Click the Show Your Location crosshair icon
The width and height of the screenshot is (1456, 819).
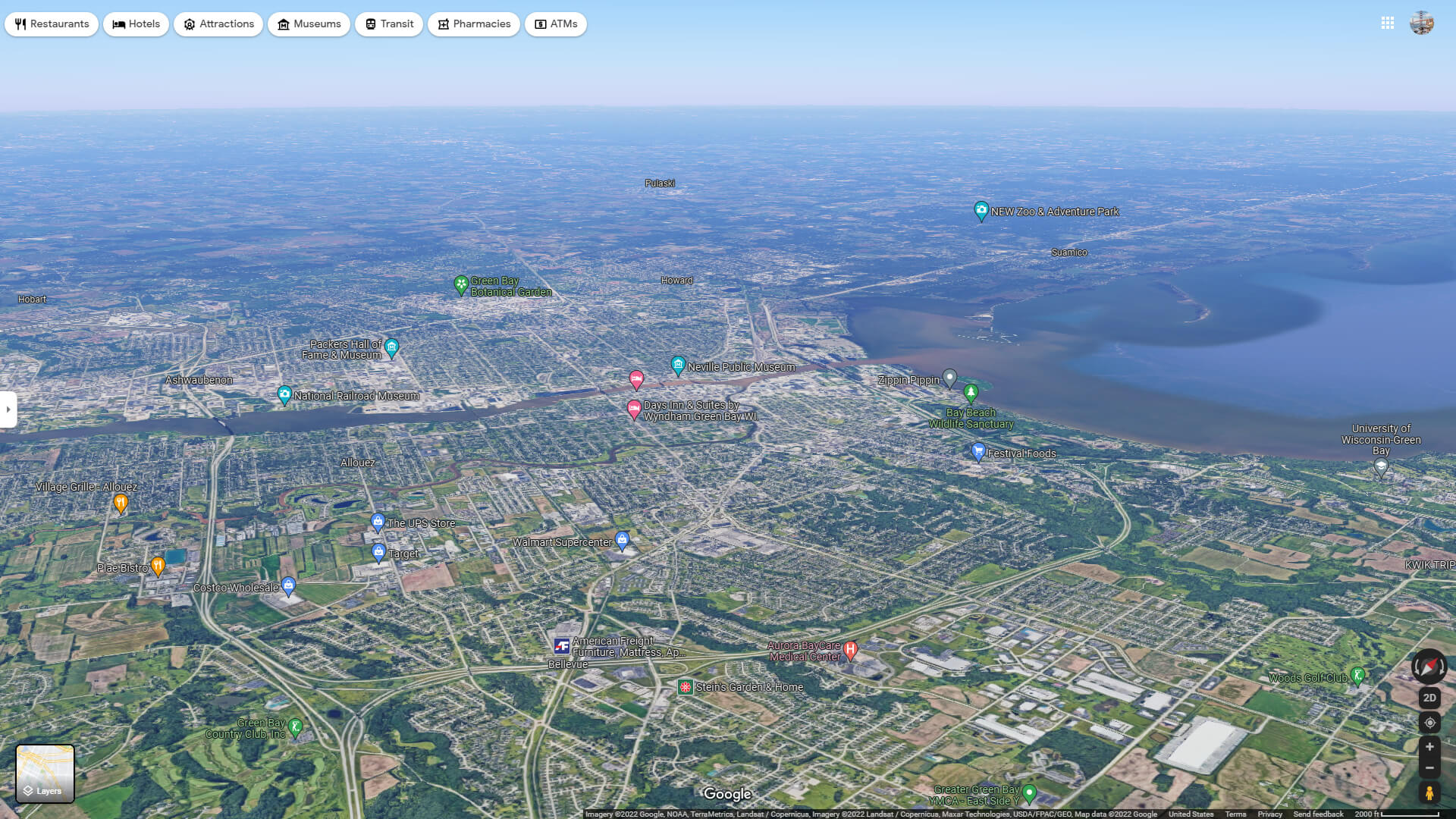click(1430, 723)
